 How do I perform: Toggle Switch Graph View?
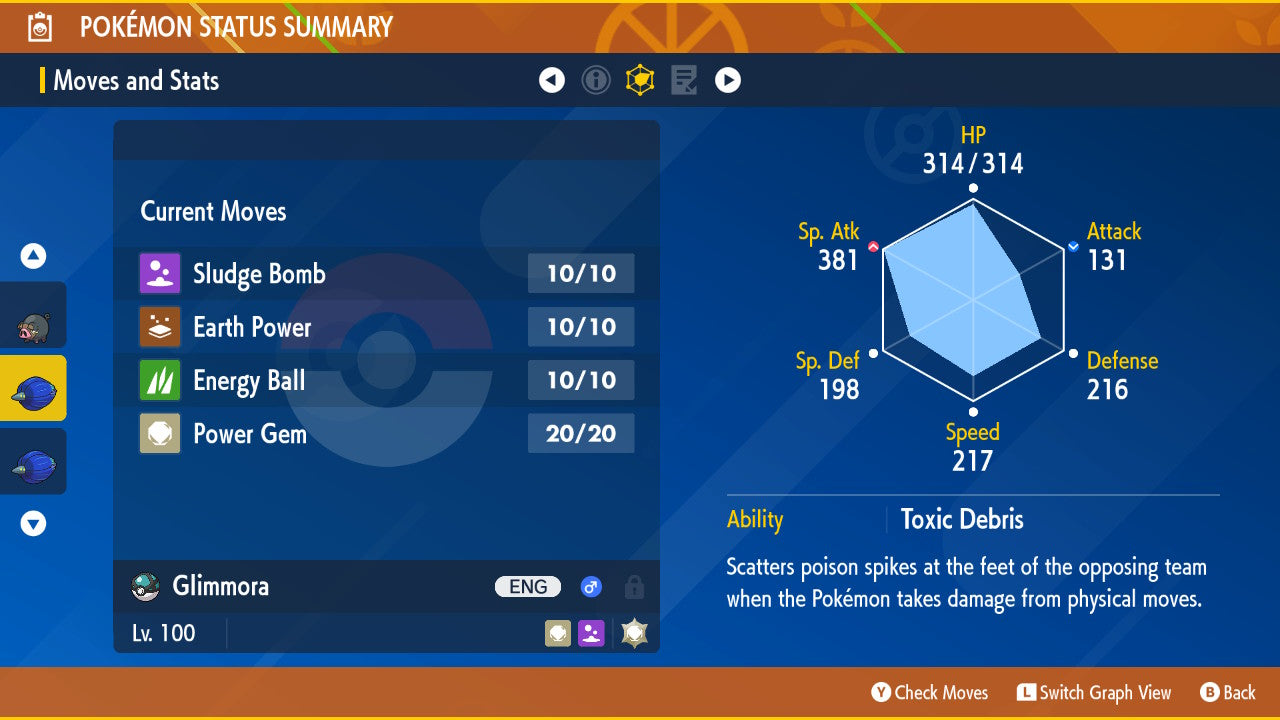pyautogui.click(x=1093, y=692)
